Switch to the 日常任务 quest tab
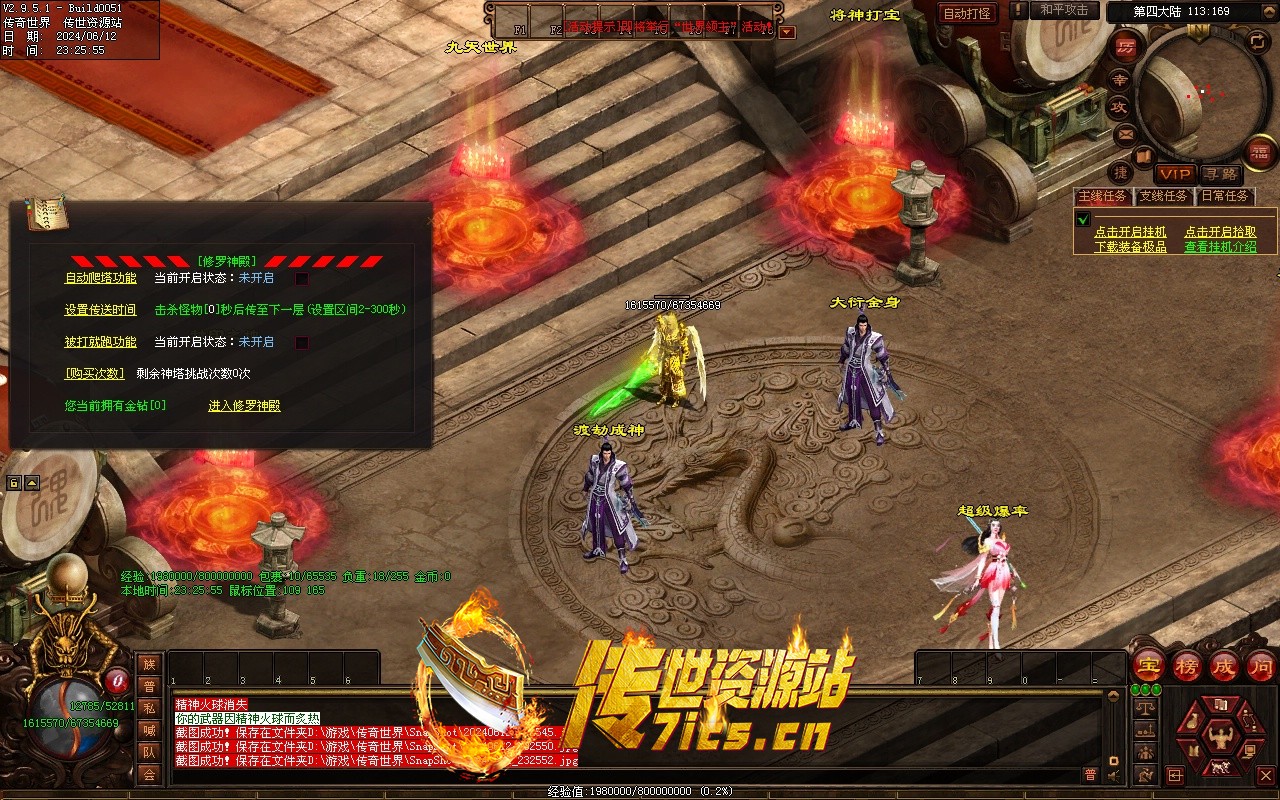This screenshot has width=1280, height=800. [1225, 196]
